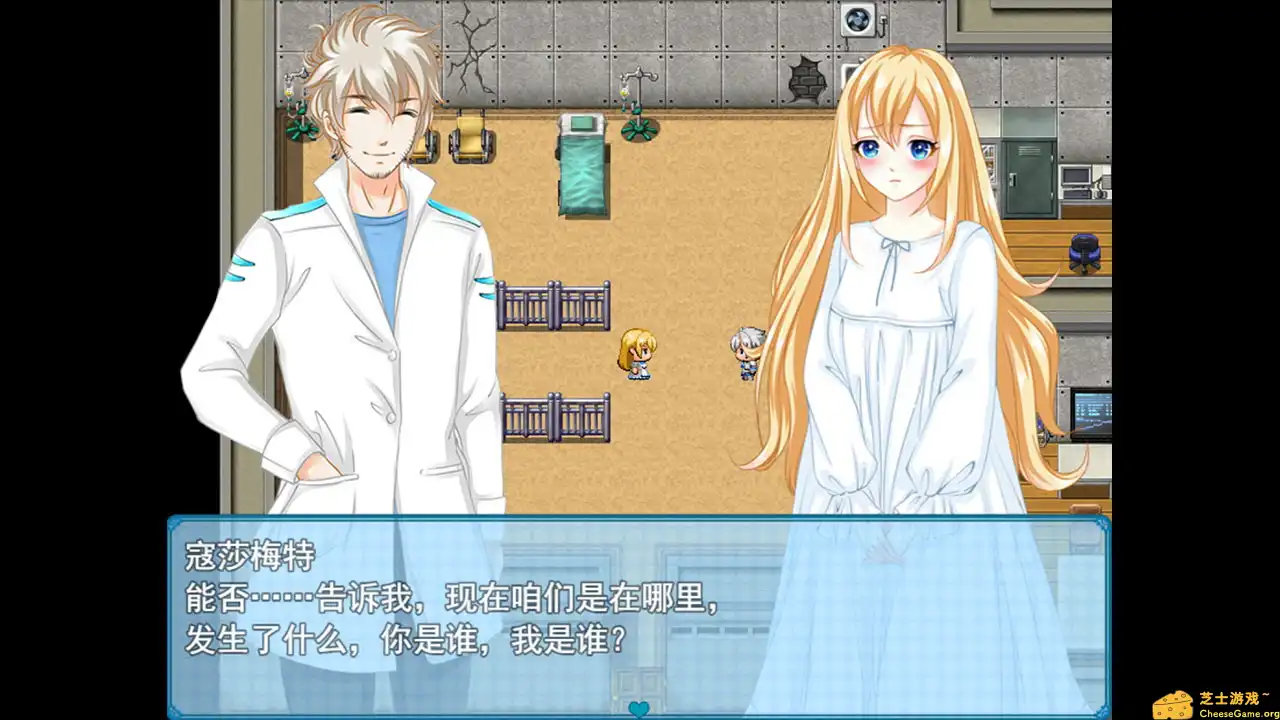Click the teal heart continue indicator
Viewport: 1280px width, 720px height.
639,707
